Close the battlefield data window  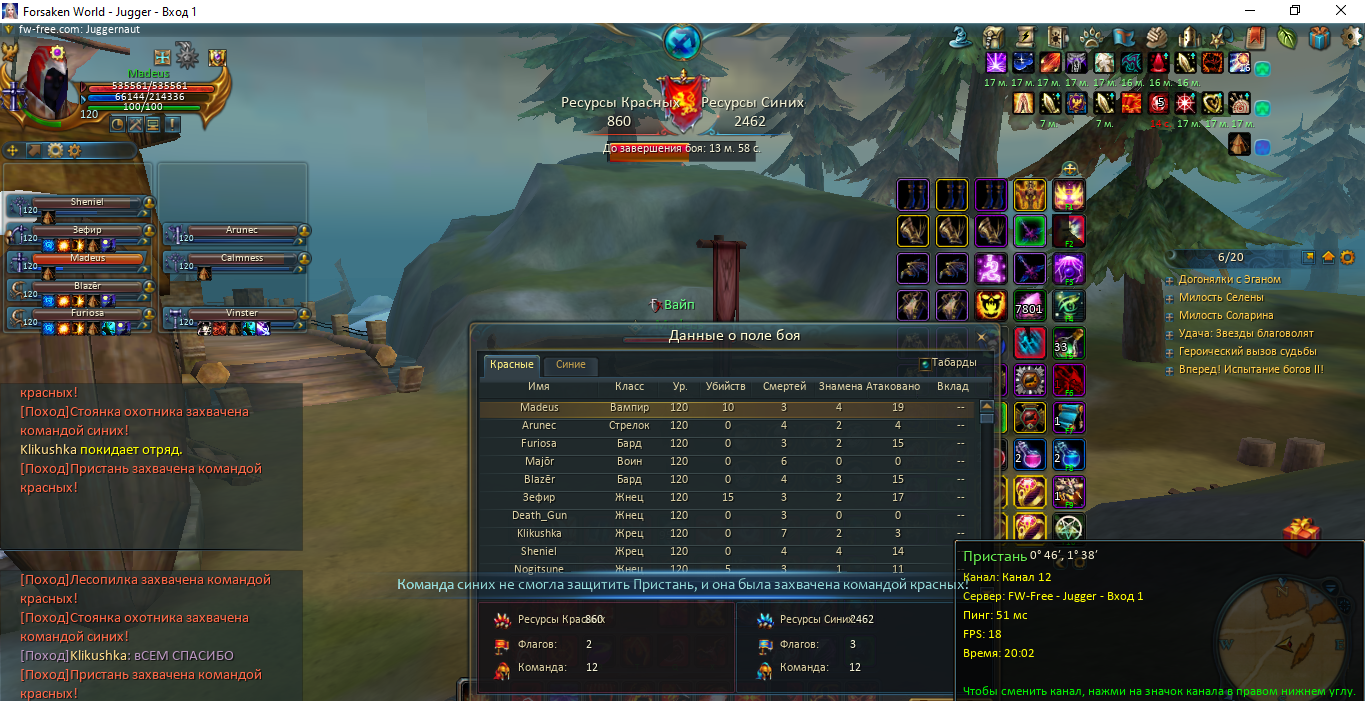[x=982, y=337]
